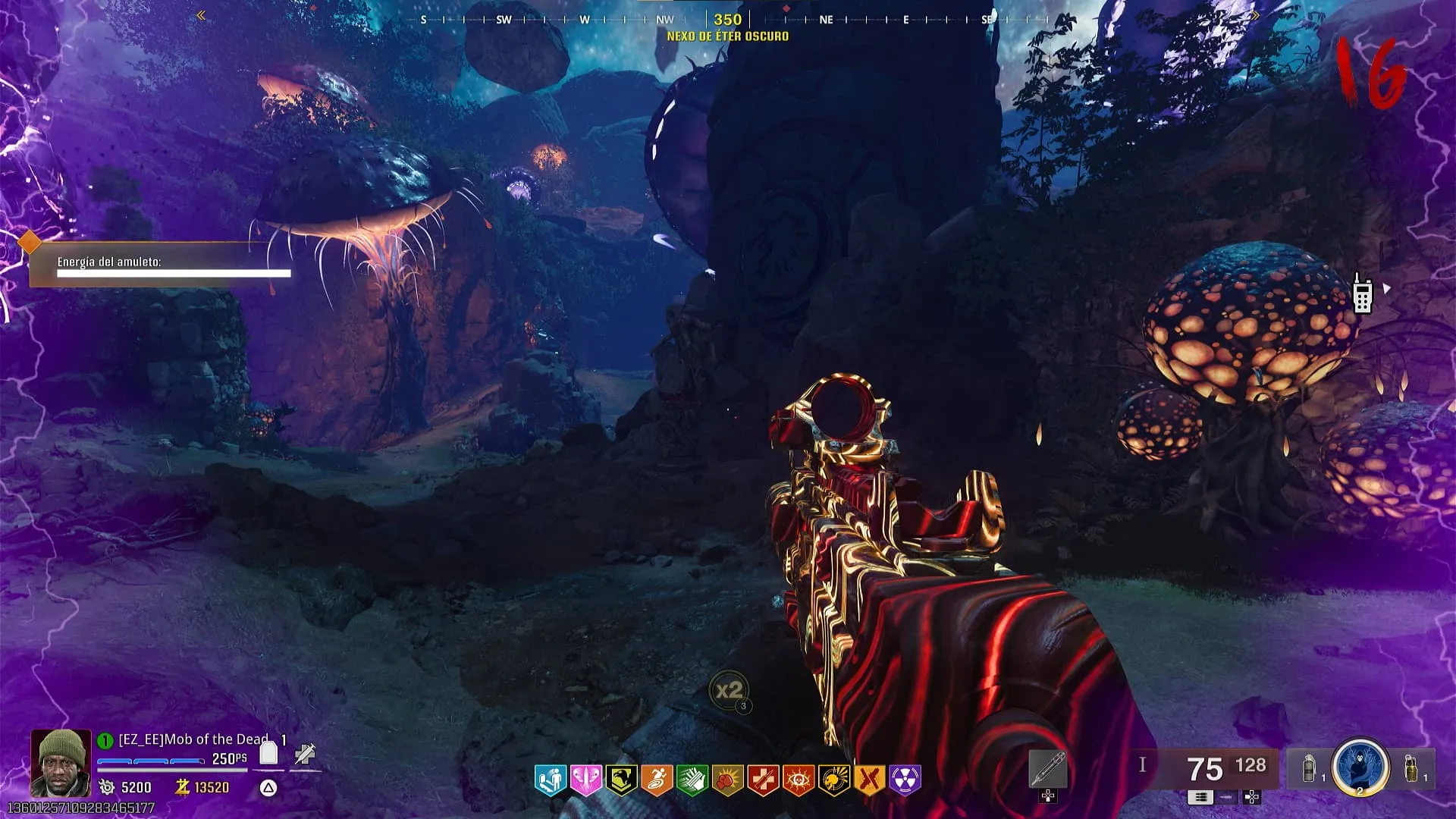Activate the blue hooded reaper field upgrade
This screenshot has width=1456, height=819.
(x=1360, y=766)
